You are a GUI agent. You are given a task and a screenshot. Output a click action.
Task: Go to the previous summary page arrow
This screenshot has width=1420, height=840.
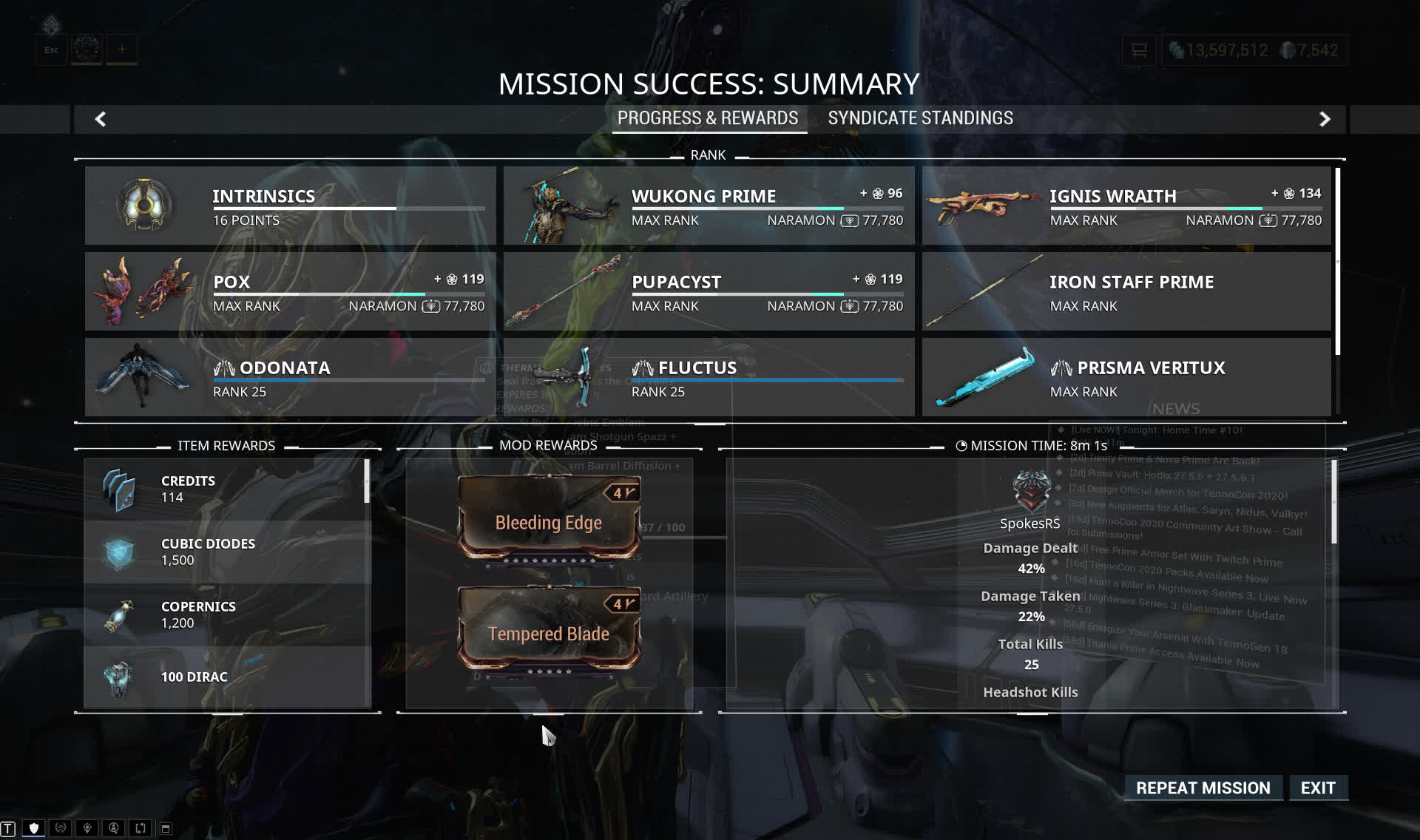coord(101,119)
